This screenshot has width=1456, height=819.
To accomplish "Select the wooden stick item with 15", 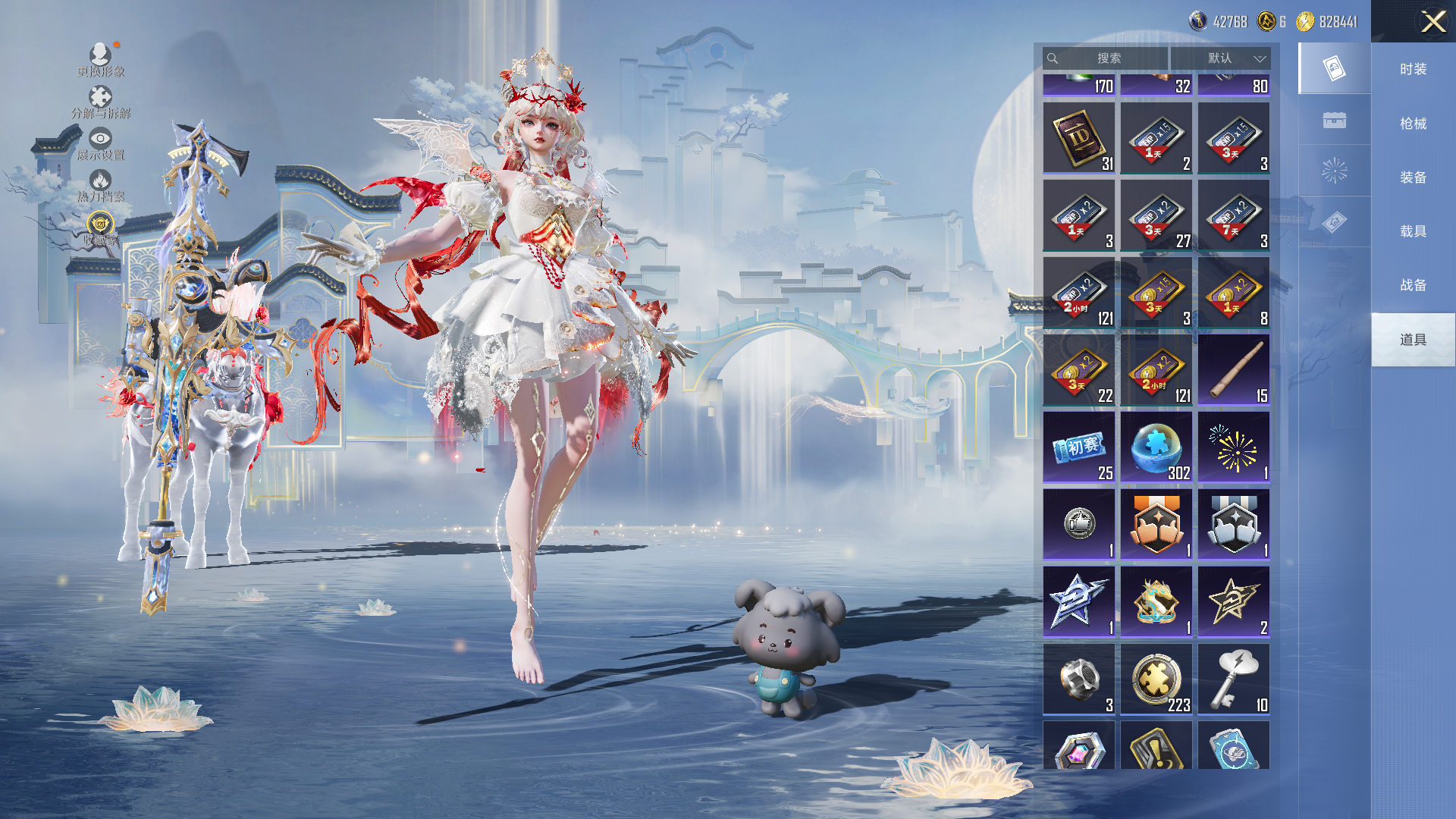I will pos(1234,370).
